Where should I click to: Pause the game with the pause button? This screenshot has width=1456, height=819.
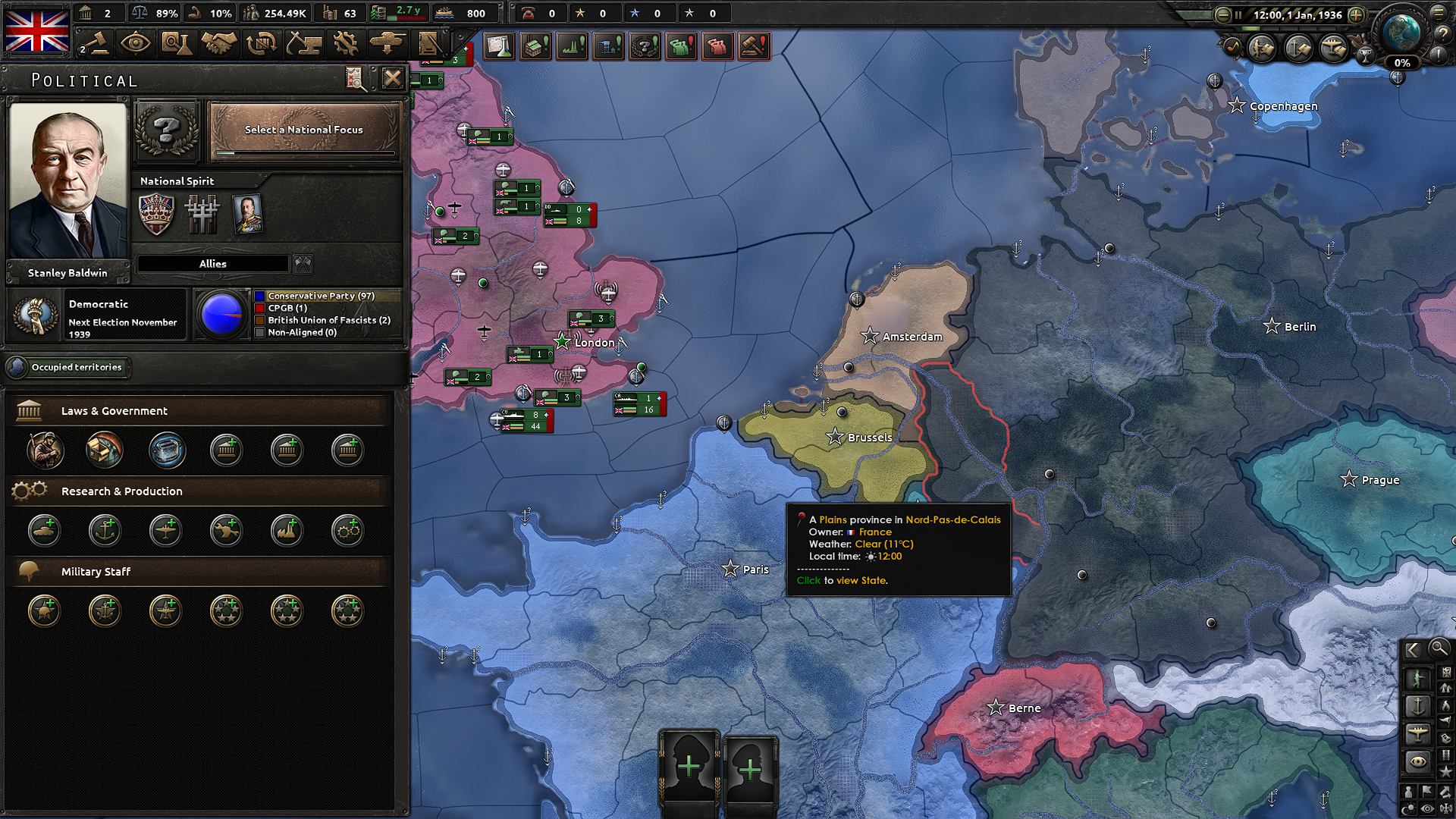pos(1238,14)
